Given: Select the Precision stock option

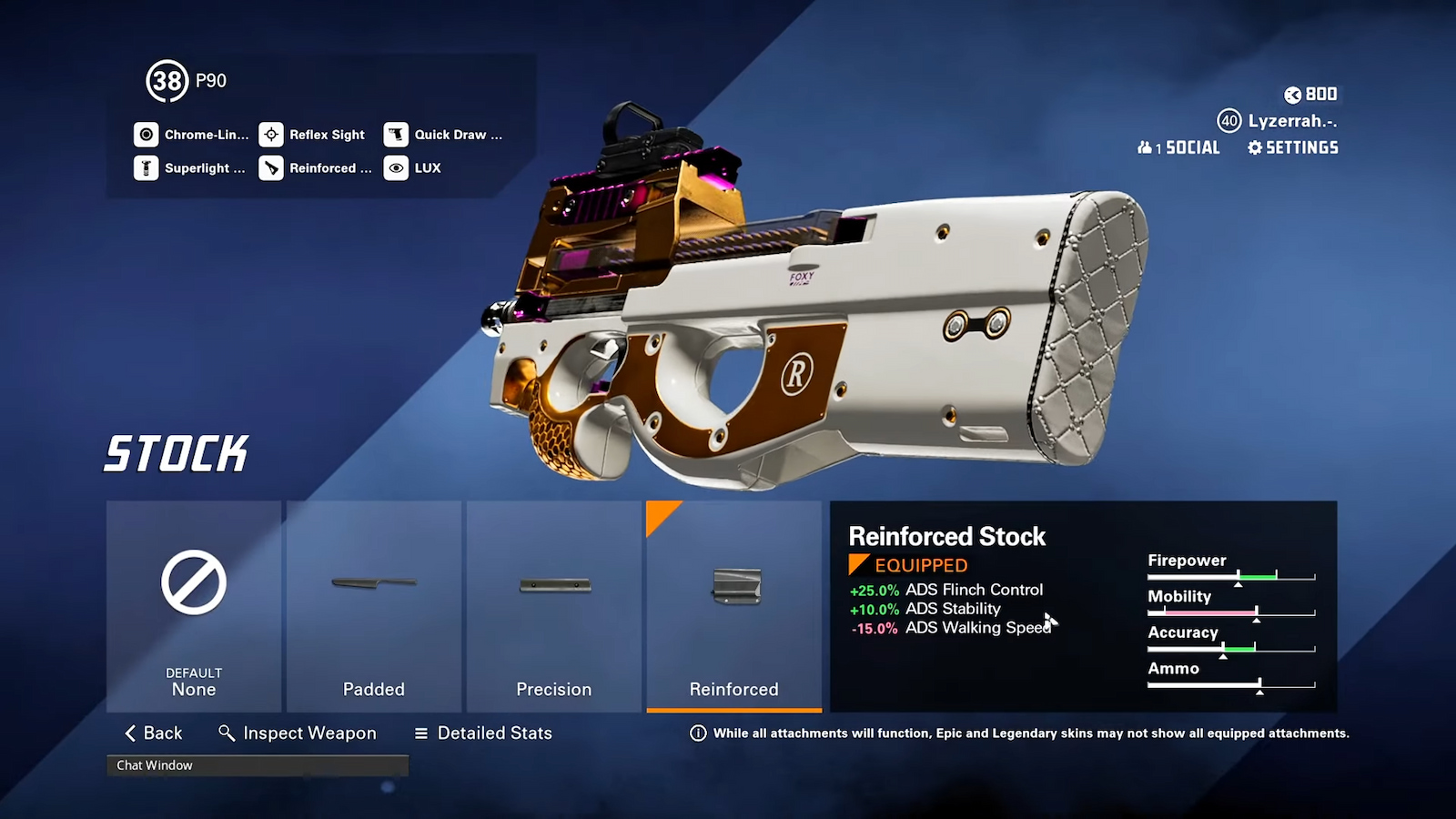Looking at the screenshot, I should click(553, 605).
